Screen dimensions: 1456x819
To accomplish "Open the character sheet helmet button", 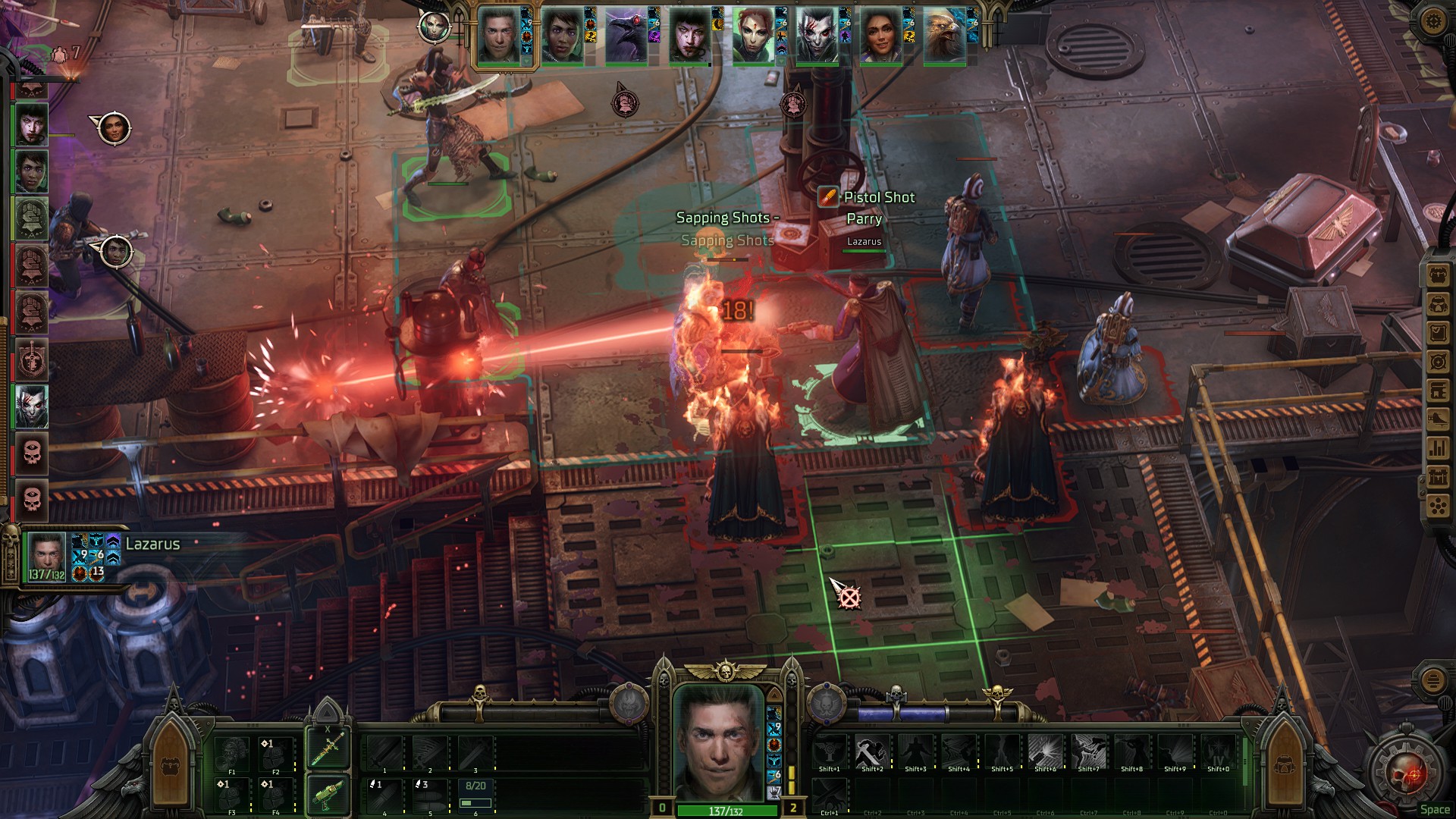I will point(1438,304).
